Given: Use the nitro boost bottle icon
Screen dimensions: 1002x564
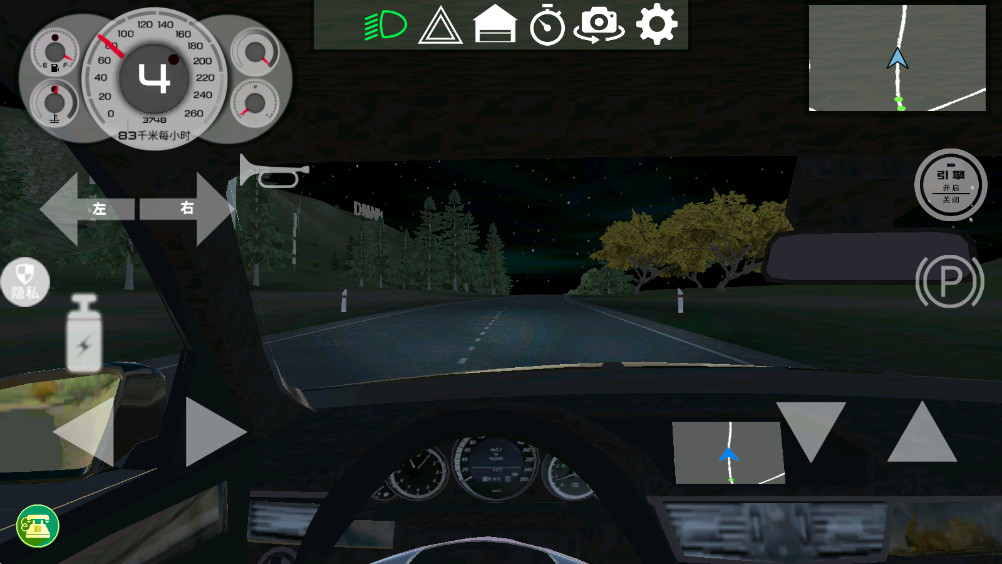Looking at the screenshot, I should coord(83,333).
